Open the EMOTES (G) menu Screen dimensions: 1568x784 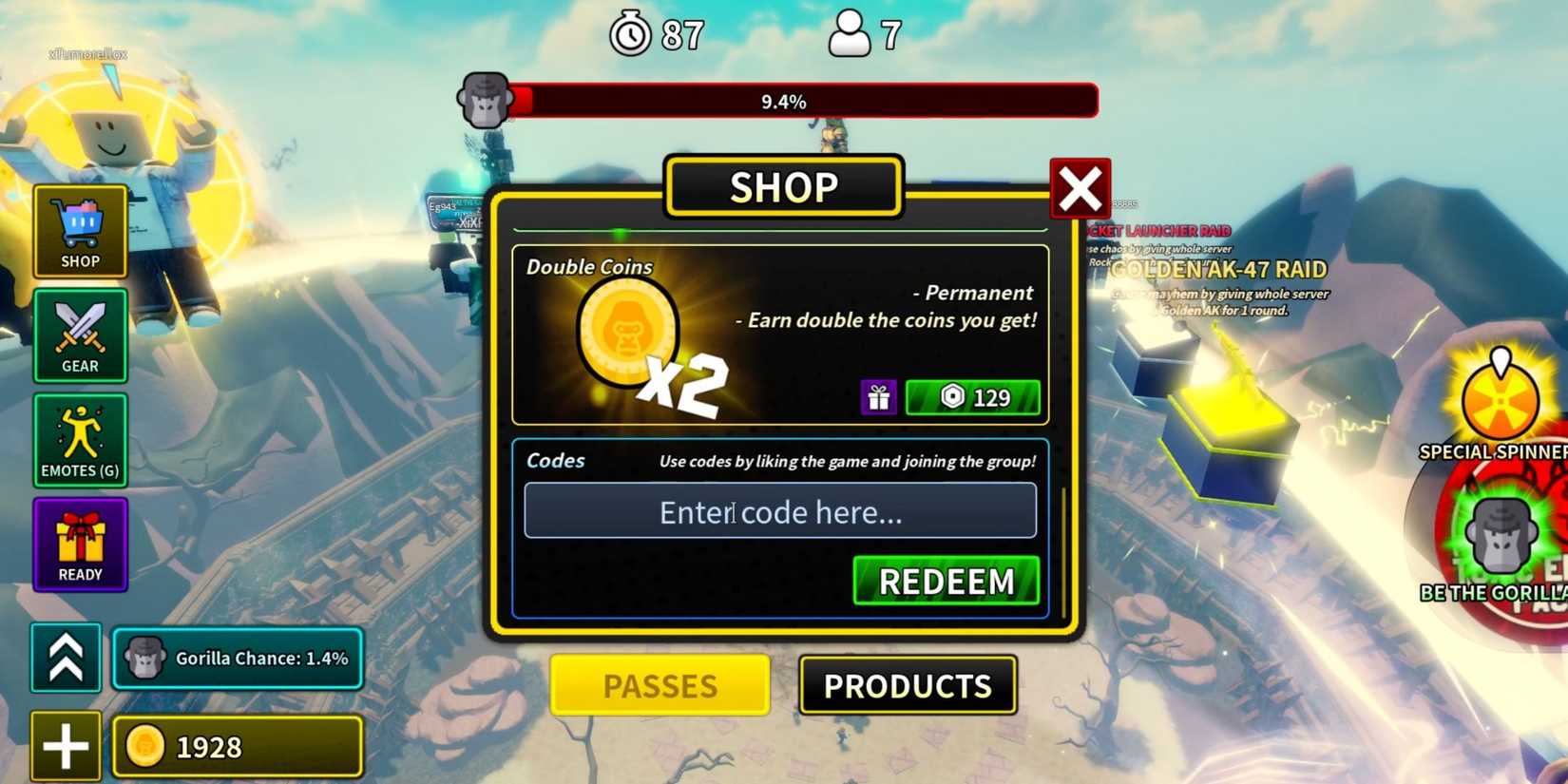[x=80, y=440]
